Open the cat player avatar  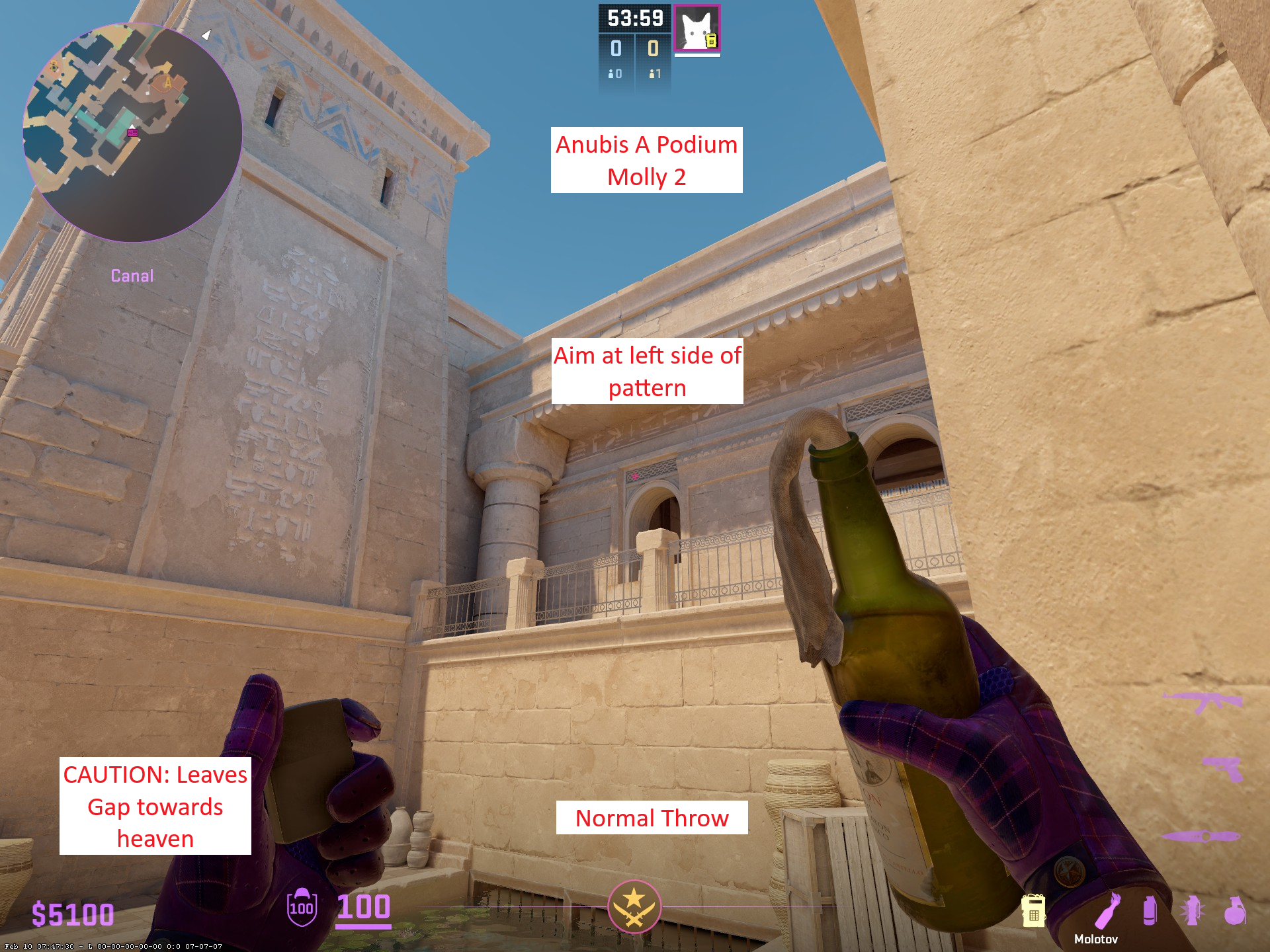pyautogui.click(x=697, y=28)
